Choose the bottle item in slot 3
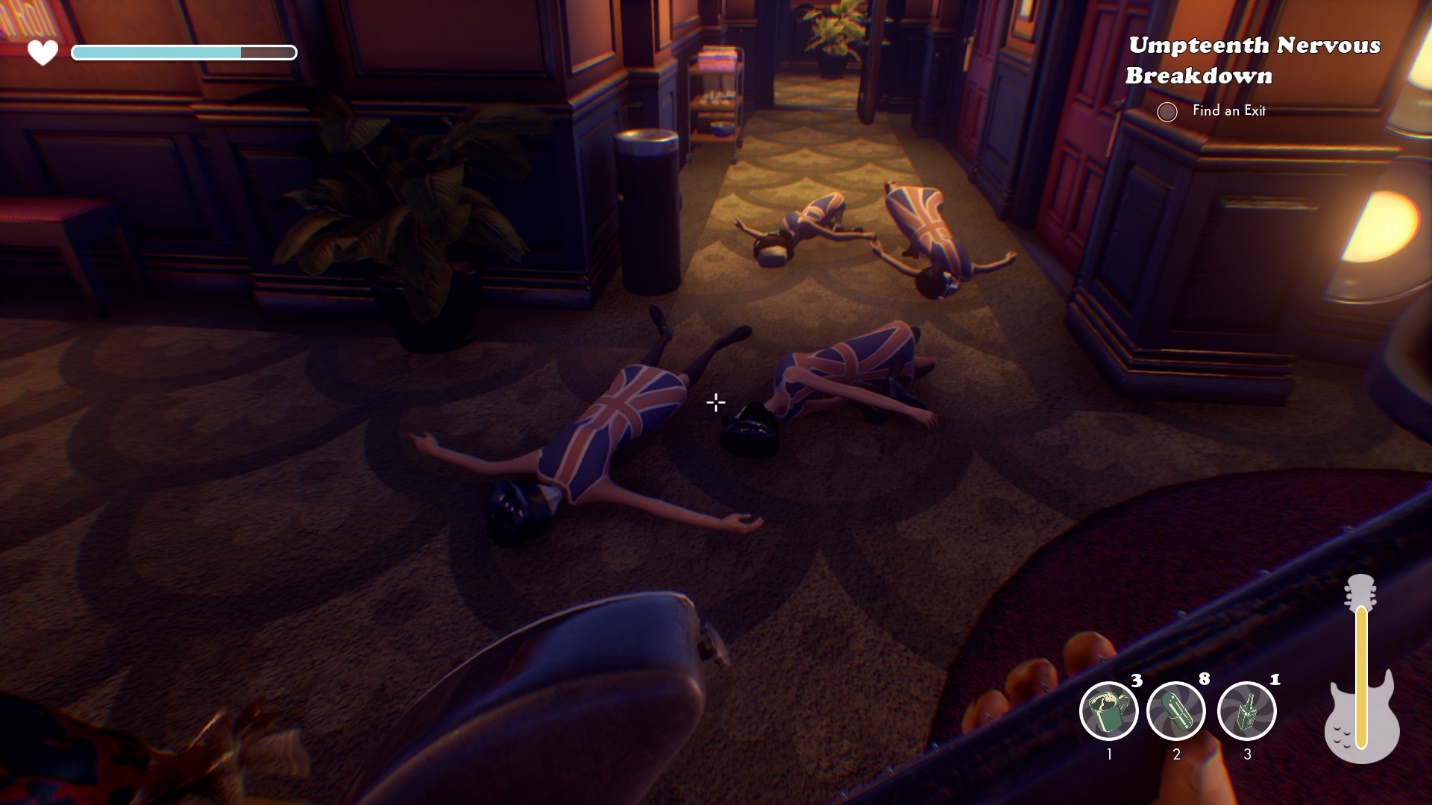Viewport: 1432px width, 805px height. click(1247, 711)
